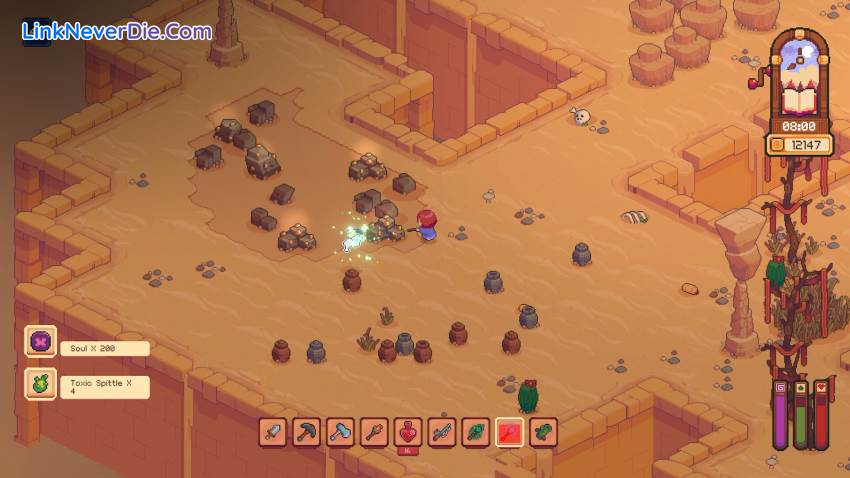Click the Toxic Spittle pickup notification icon
The image size is (850, 478).
pyautogui.click(x=41, y=385)
